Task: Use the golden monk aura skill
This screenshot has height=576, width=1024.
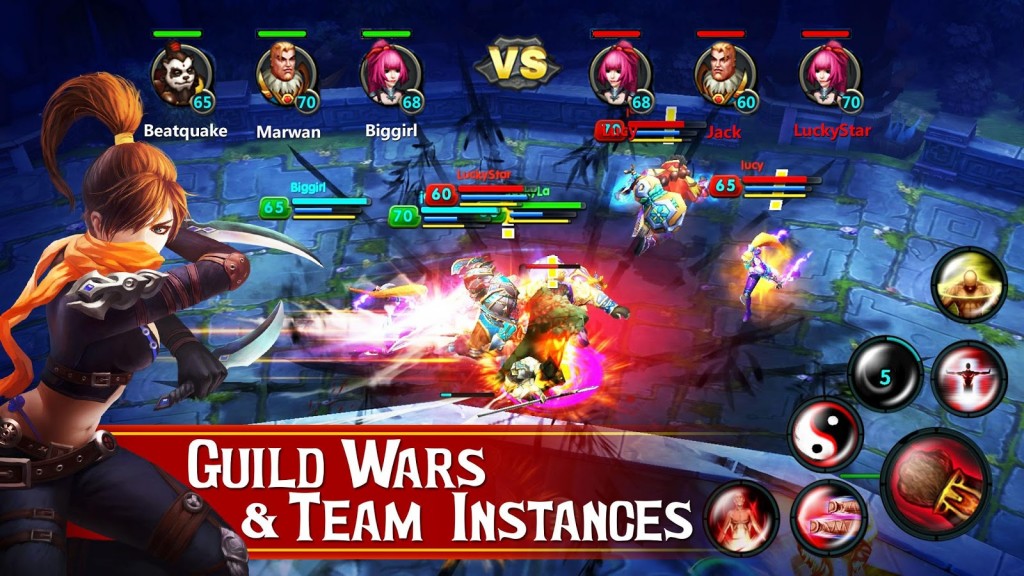Action: point(968,285)
